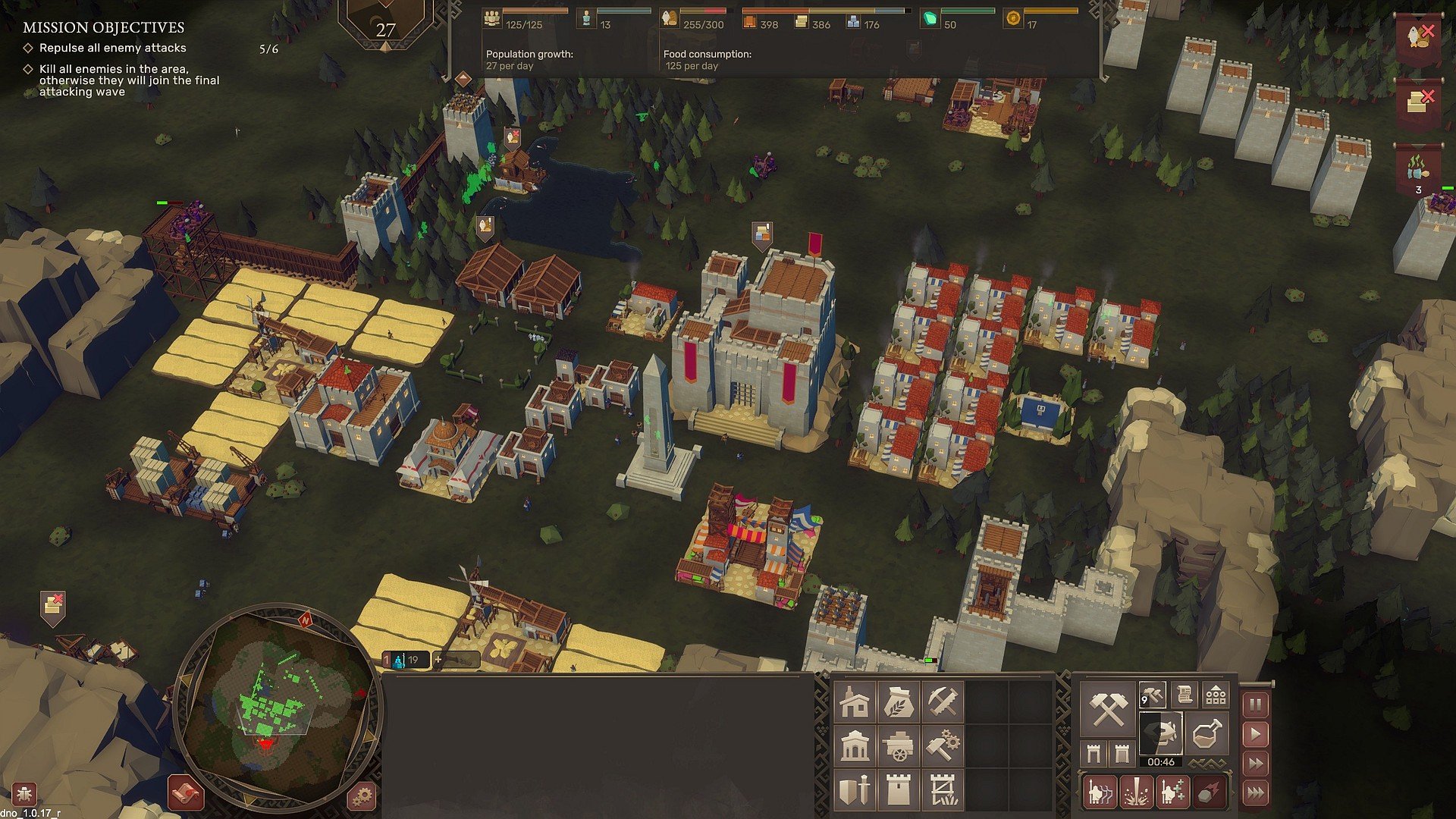Open the red map scroll button

tap(185, 793)
